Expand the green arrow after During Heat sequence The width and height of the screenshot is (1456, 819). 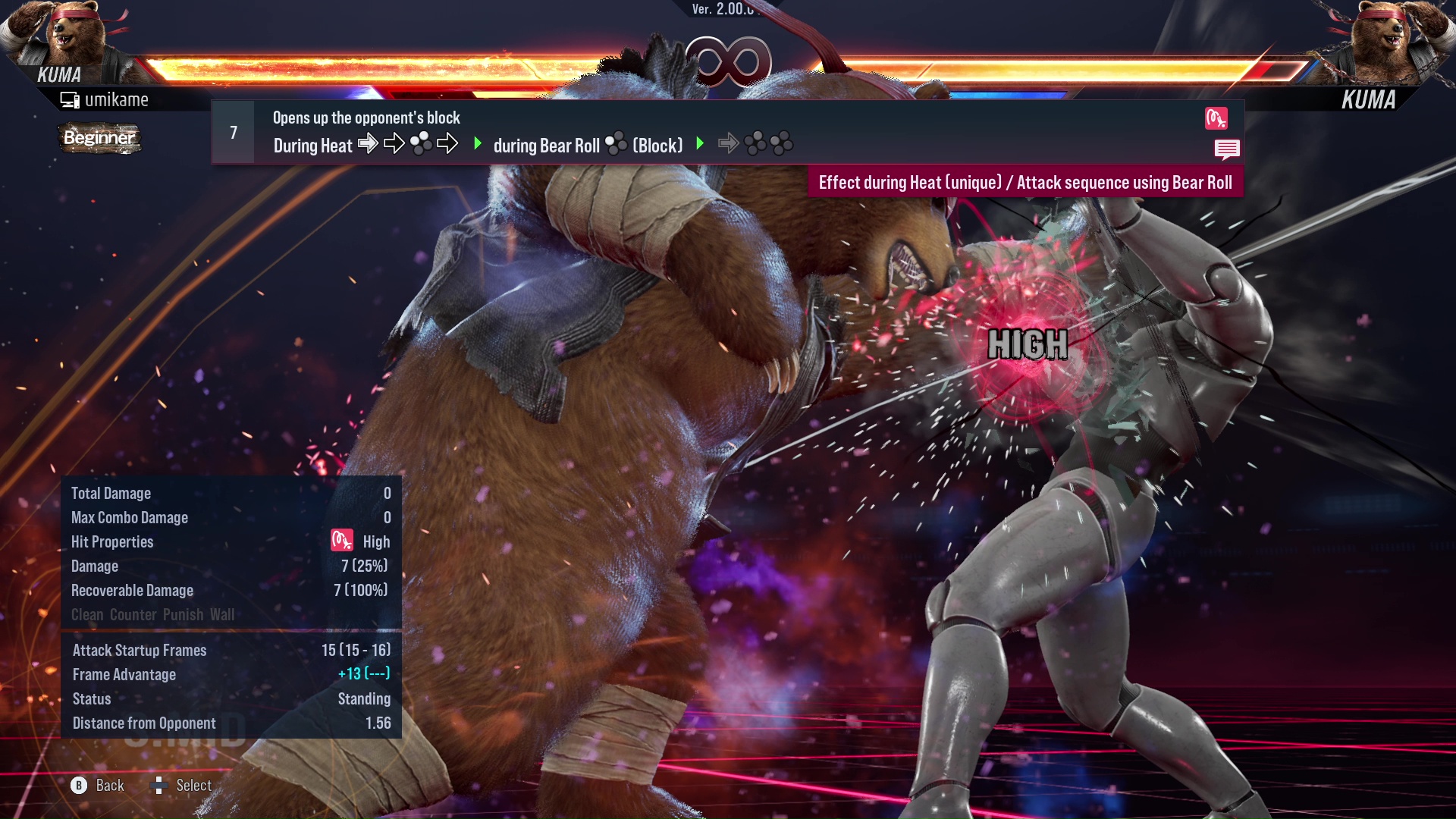pyautogui.click(x=478, y=144)
